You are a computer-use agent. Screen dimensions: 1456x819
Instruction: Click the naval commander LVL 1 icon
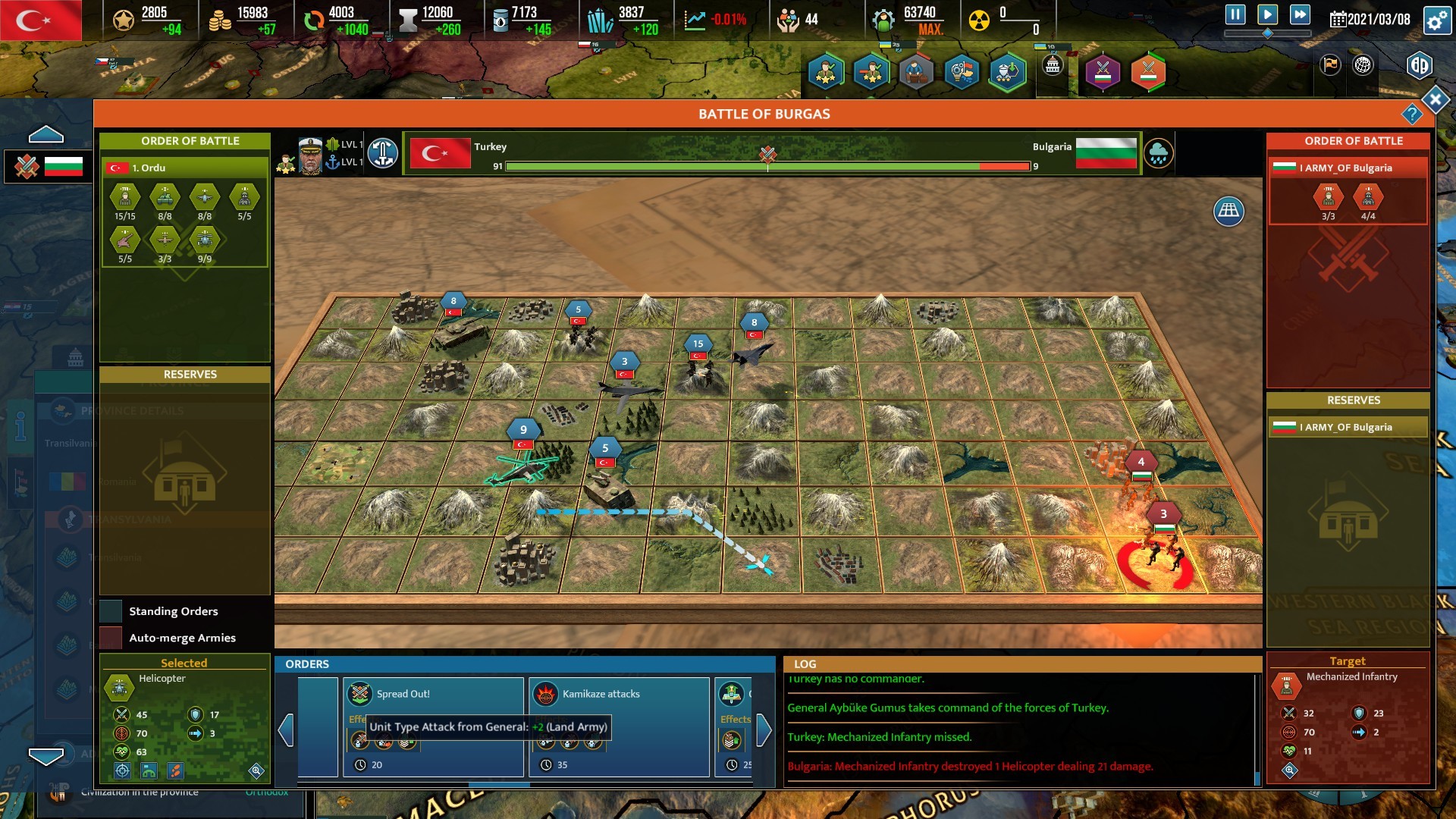coord(334,161)
